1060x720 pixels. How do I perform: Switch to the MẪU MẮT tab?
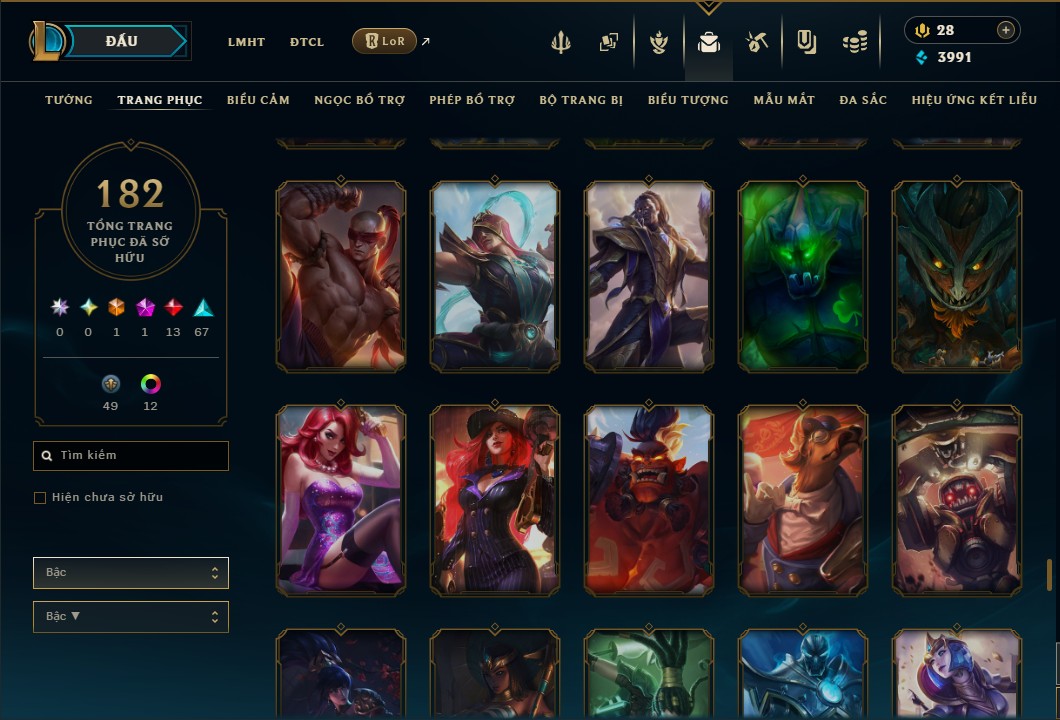tap(784, 100)
